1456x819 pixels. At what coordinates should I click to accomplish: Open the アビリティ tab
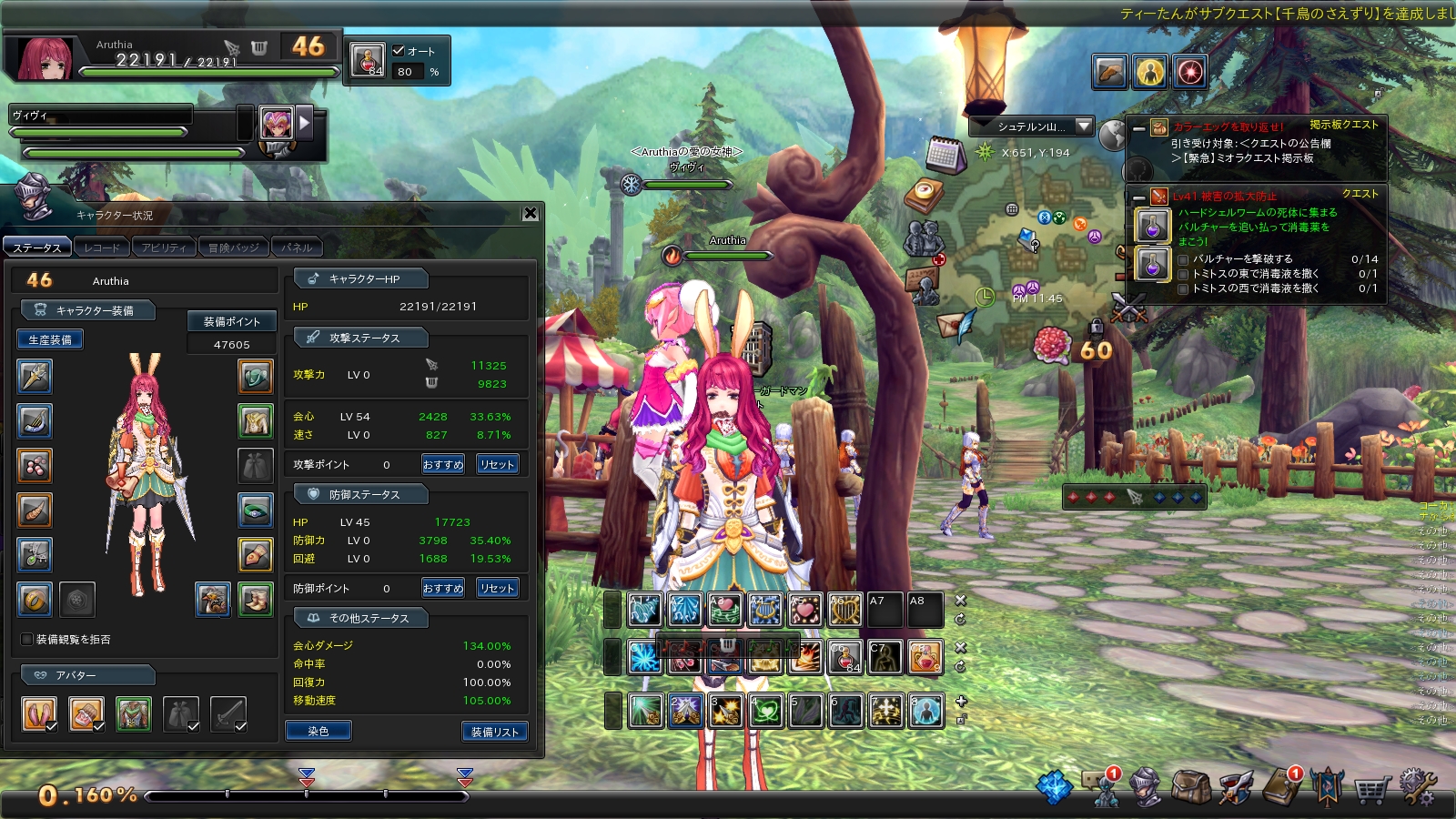click(163, 248)
